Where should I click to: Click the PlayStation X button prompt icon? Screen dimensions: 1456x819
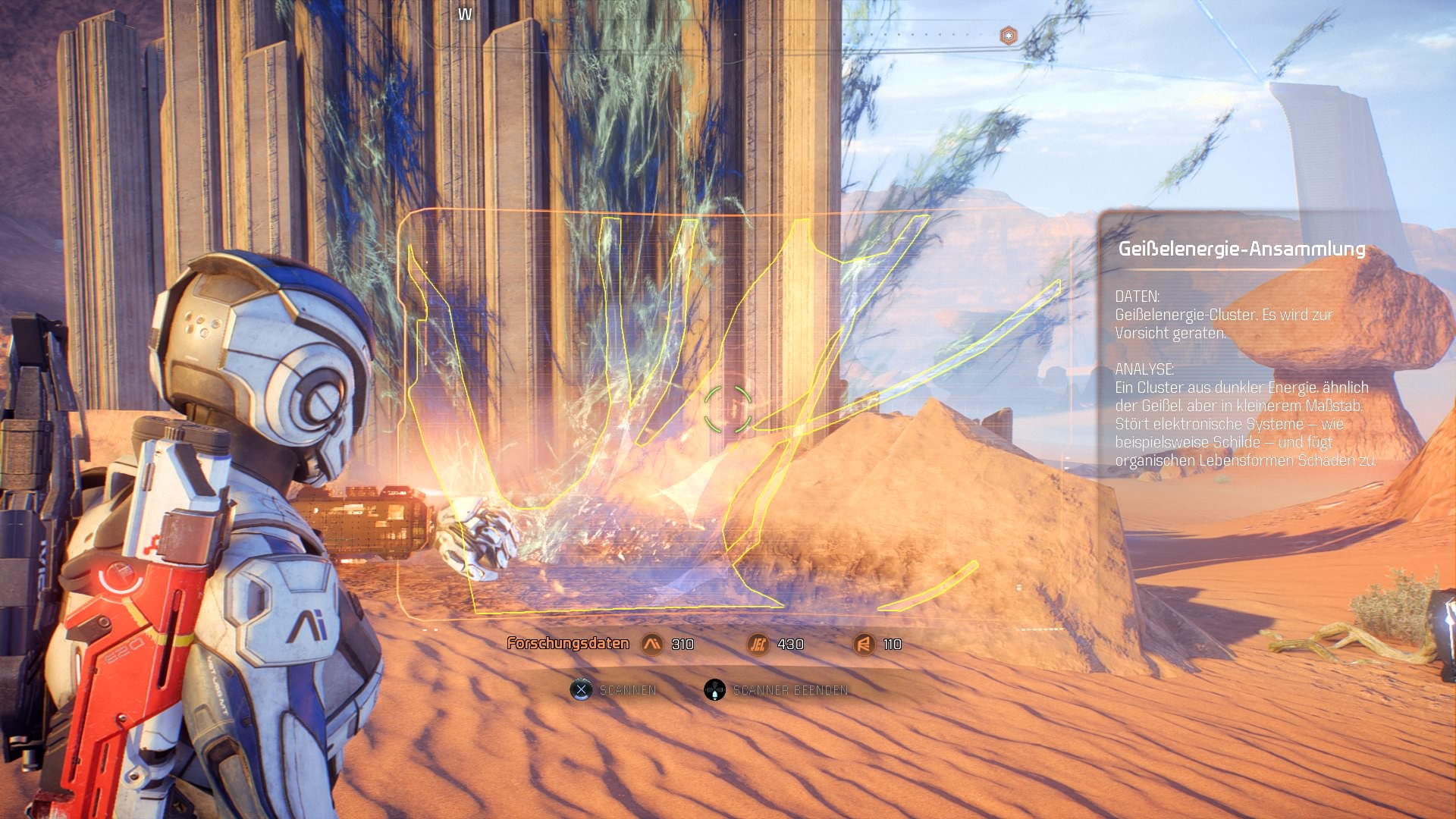(581, 690)
